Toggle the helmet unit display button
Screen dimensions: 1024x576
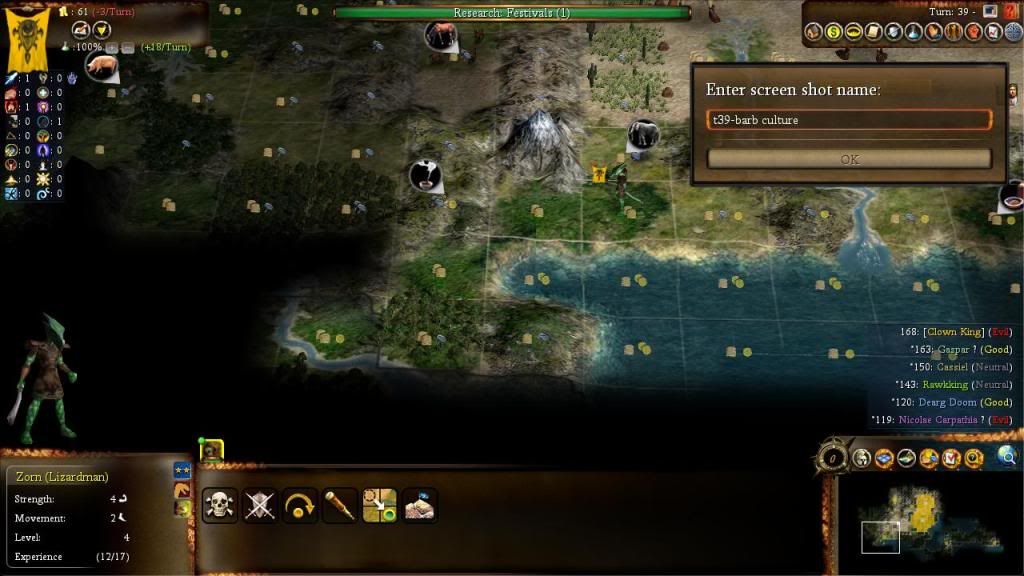point(863,459)
